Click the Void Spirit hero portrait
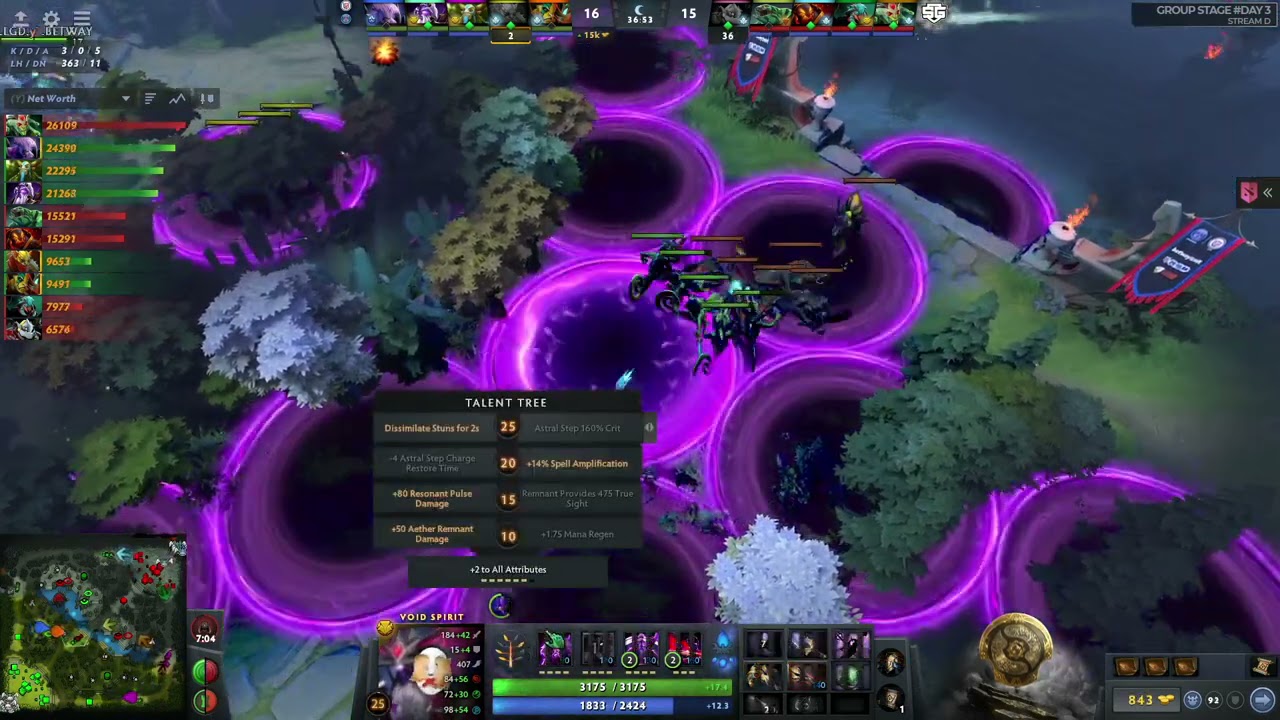Screen dimensions: 1280x720 tap(428, 667)
